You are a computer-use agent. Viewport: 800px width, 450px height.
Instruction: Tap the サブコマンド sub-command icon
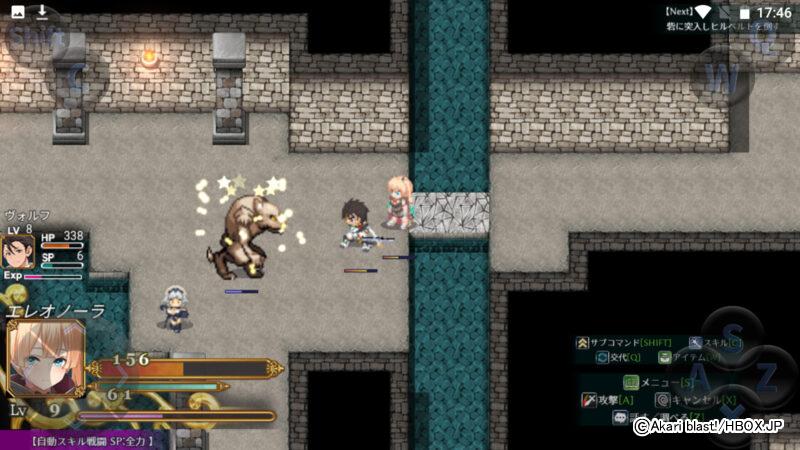[582, 343]
